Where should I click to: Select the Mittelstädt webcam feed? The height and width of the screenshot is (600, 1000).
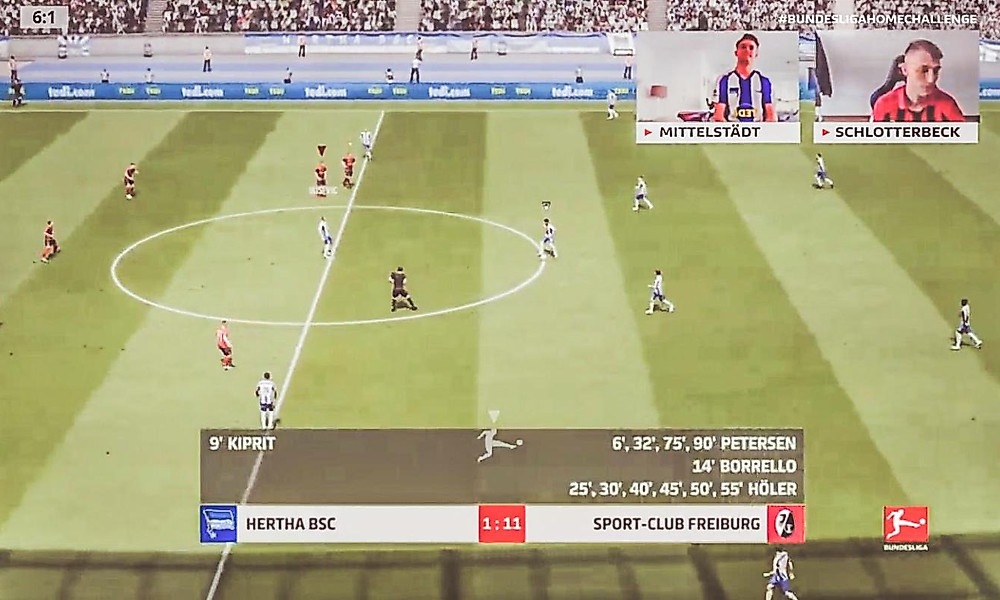(x=717, y=77)
